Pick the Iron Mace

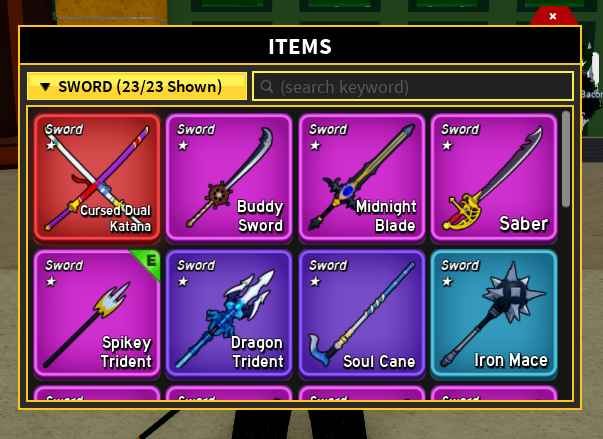tap(494, 313)
